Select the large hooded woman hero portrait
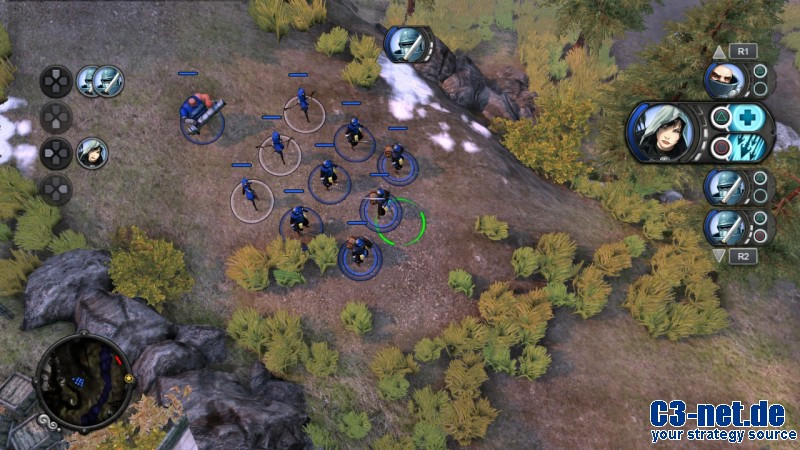This screenshot has width=800, height=450. 662,132
